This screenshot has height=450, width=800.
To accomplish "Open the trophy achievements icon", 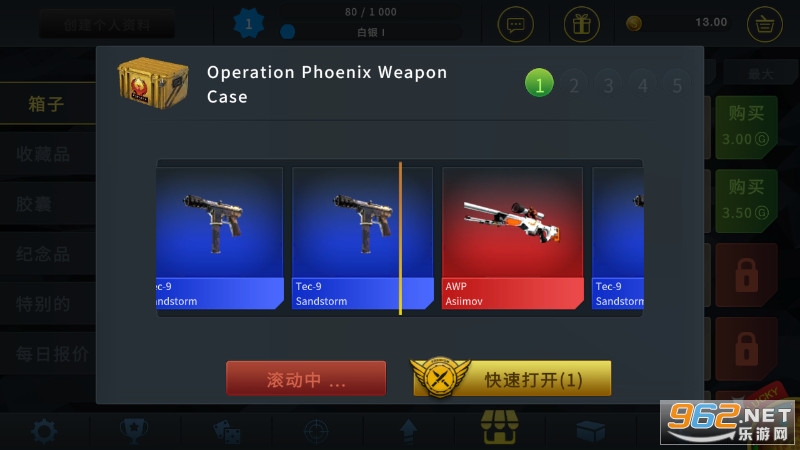I will (x=130, y=431).
